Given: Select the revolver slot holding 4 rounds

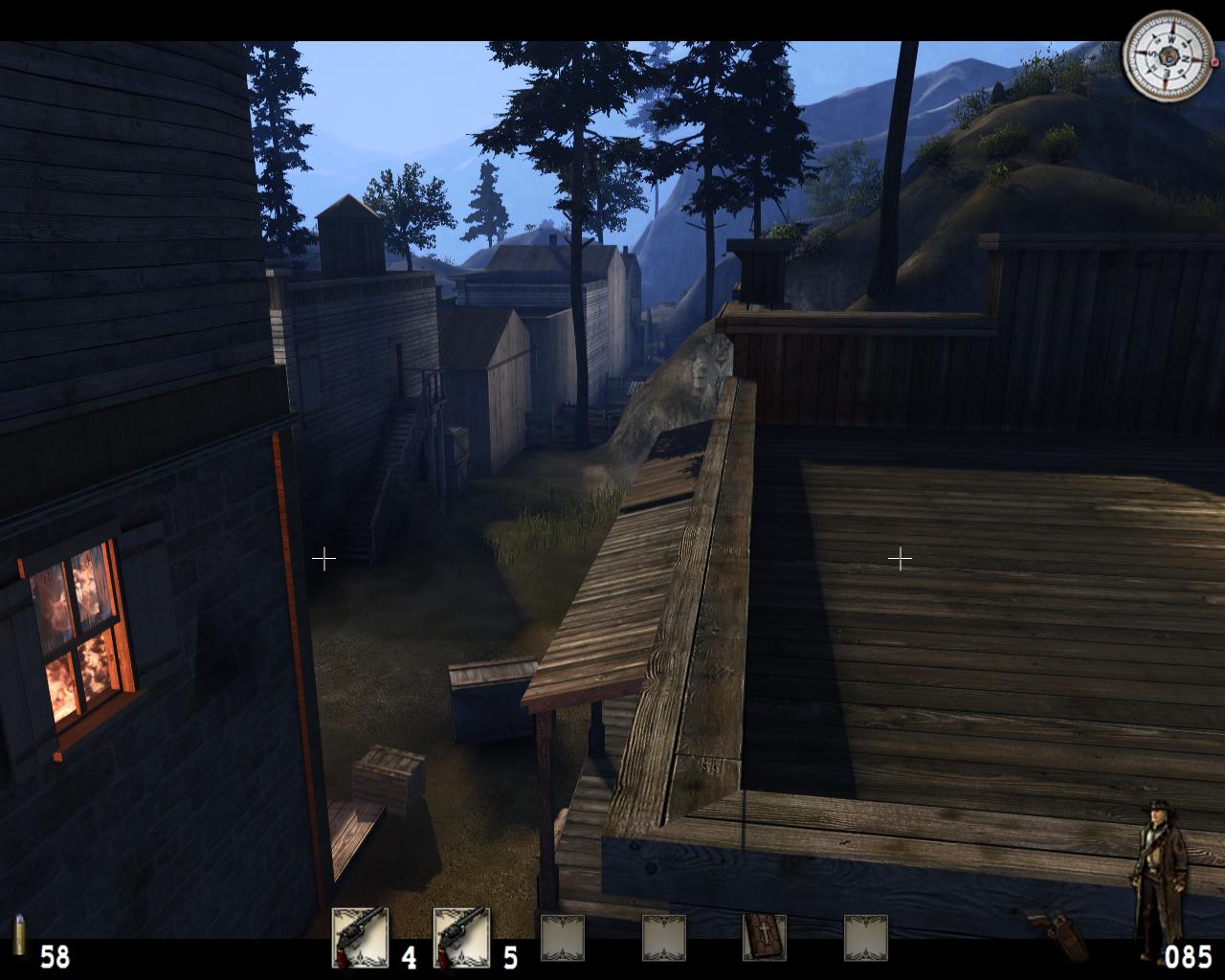Looking at the screenshot, I should (360, 937).
